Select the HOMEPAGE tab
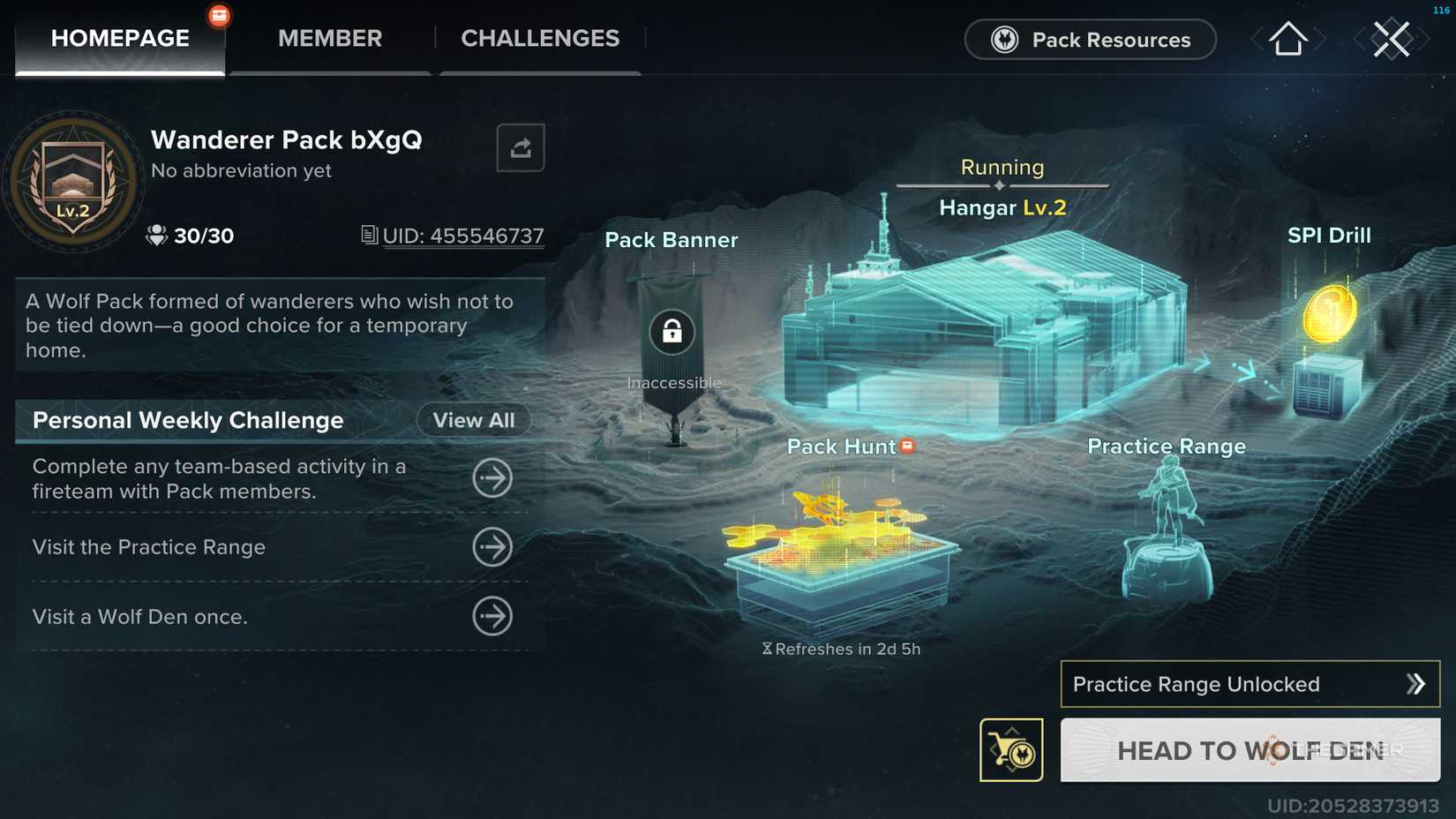 point(119,38)
